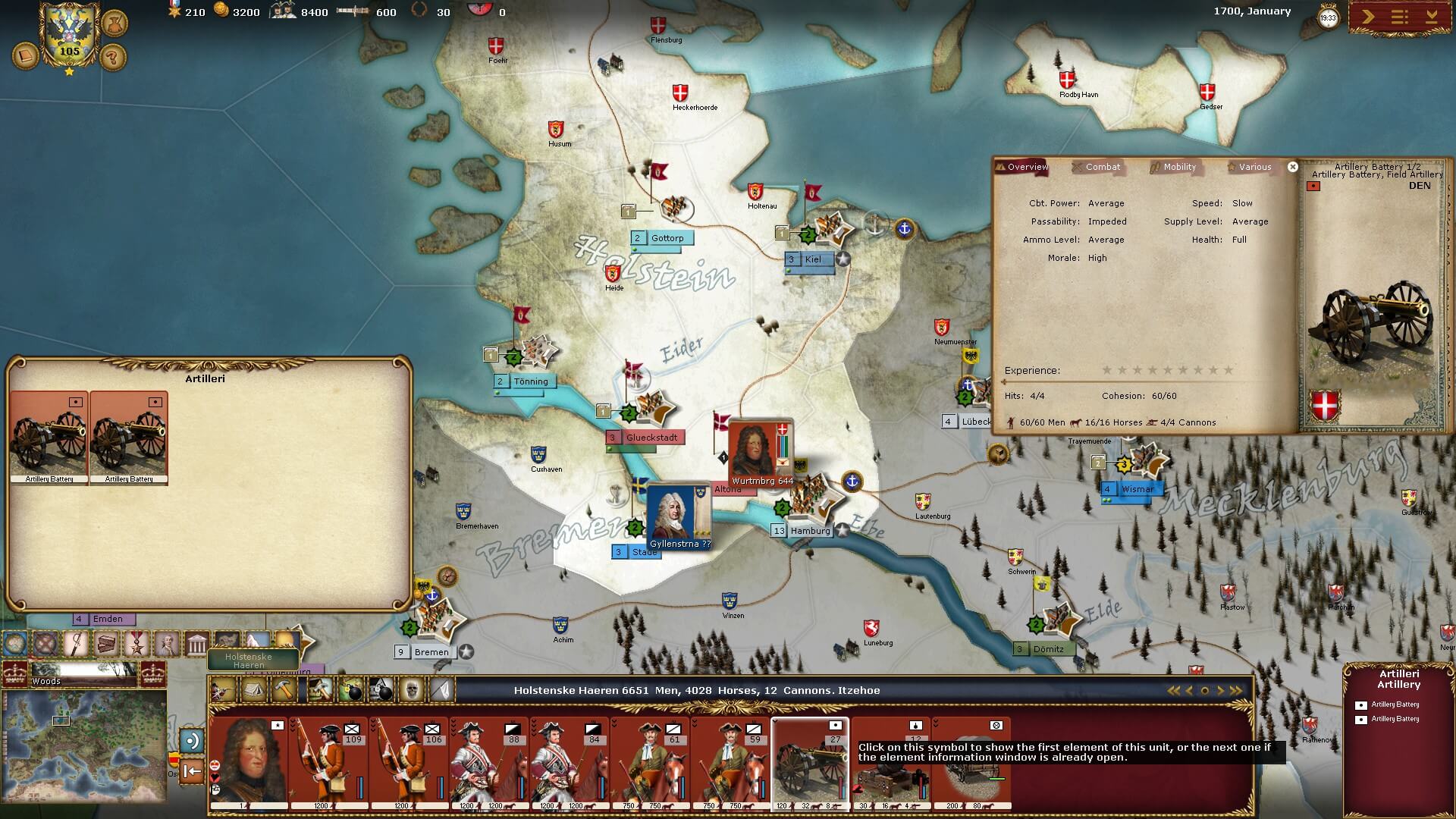Choose the cavalry unit card numbered 88

490,762
